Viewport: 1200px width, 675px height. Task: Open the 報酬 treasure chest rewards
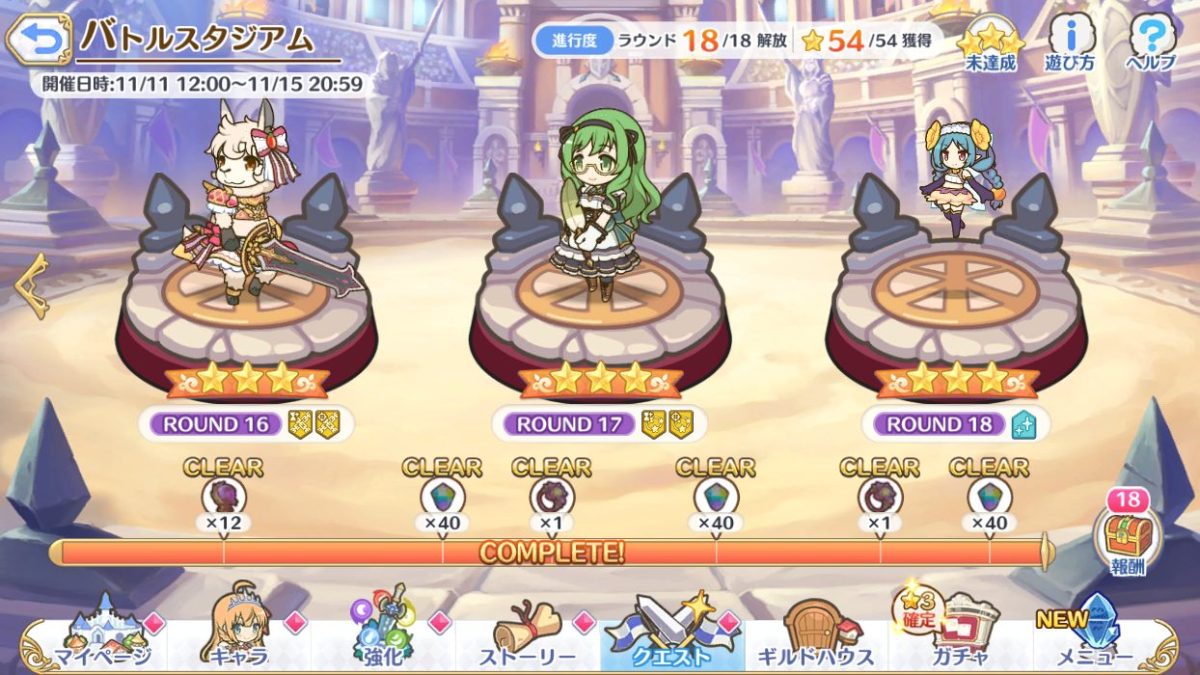(1127, 538)
